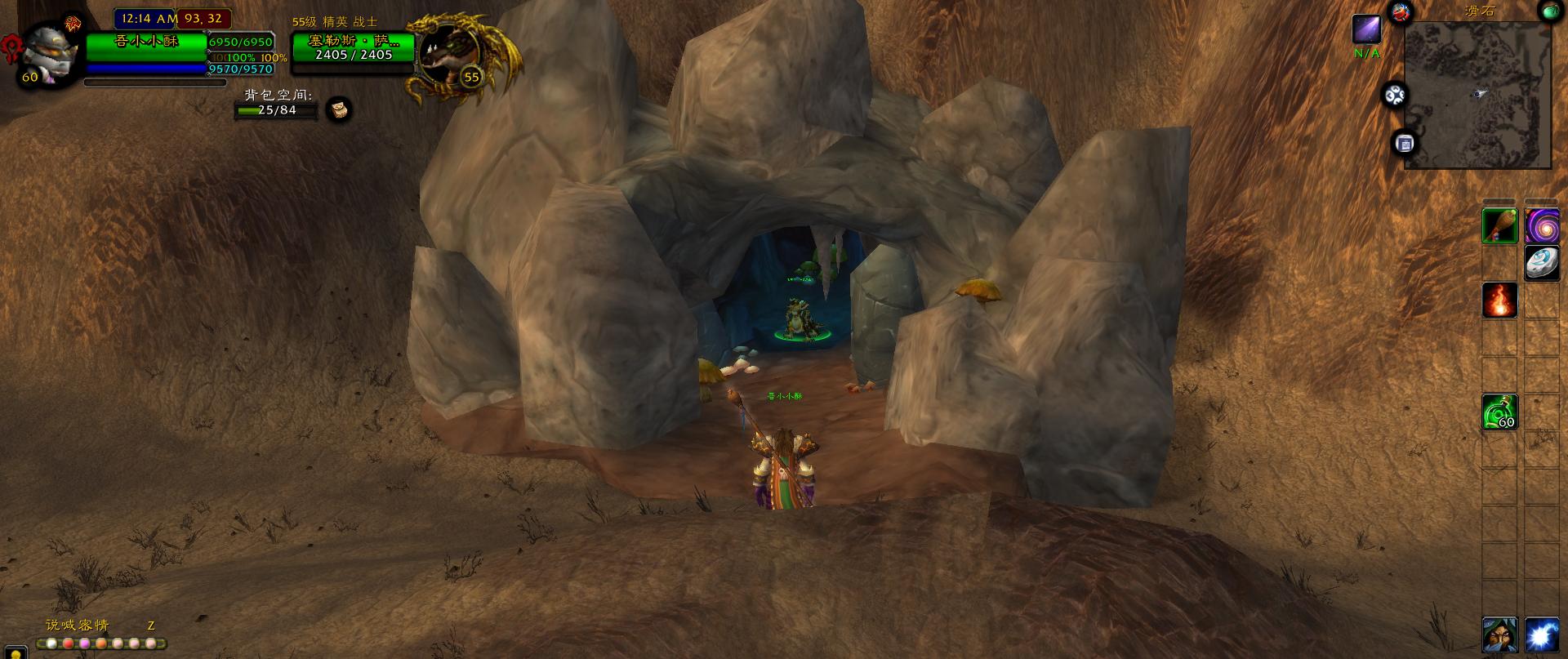Open the blue calendar minimap button
The height and width of the screenshot is (659, 1568).
click(x=1405, y=144)
